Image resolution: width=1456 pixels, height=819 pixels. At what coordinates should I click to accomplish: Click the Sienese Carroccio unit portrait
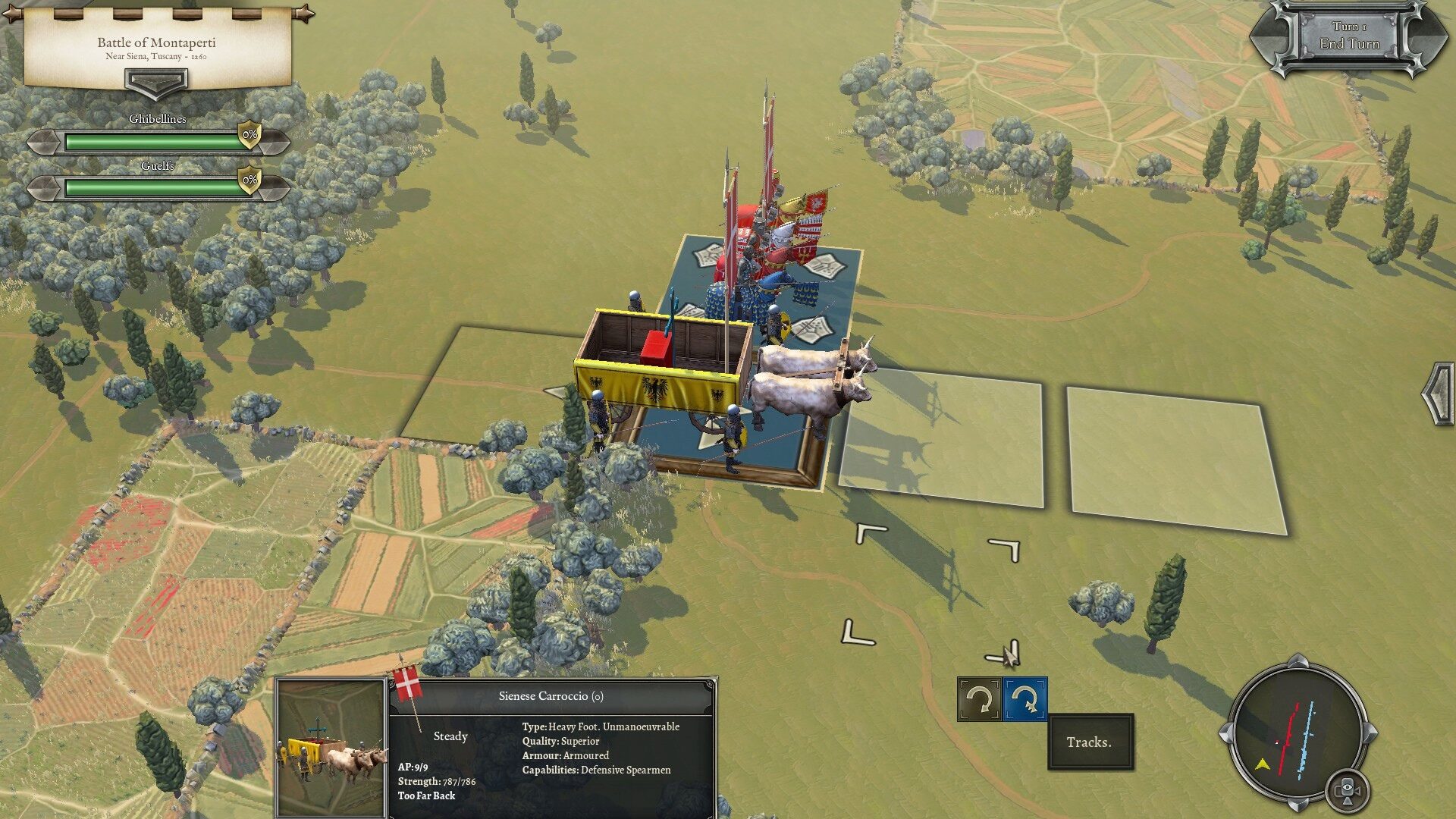coord(331,747)
